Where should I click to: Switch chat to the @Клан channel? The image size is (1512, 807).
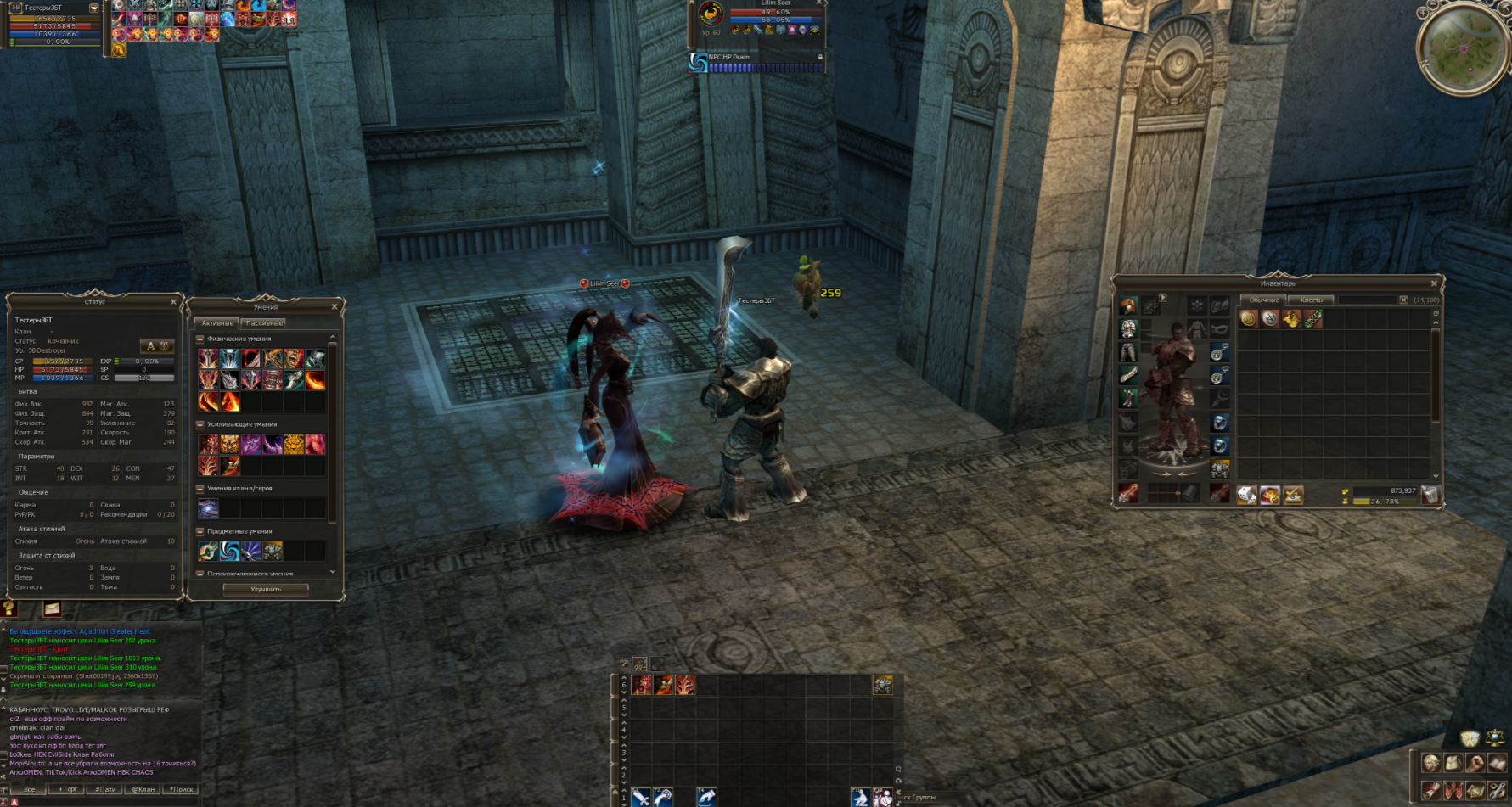(143, 789)
